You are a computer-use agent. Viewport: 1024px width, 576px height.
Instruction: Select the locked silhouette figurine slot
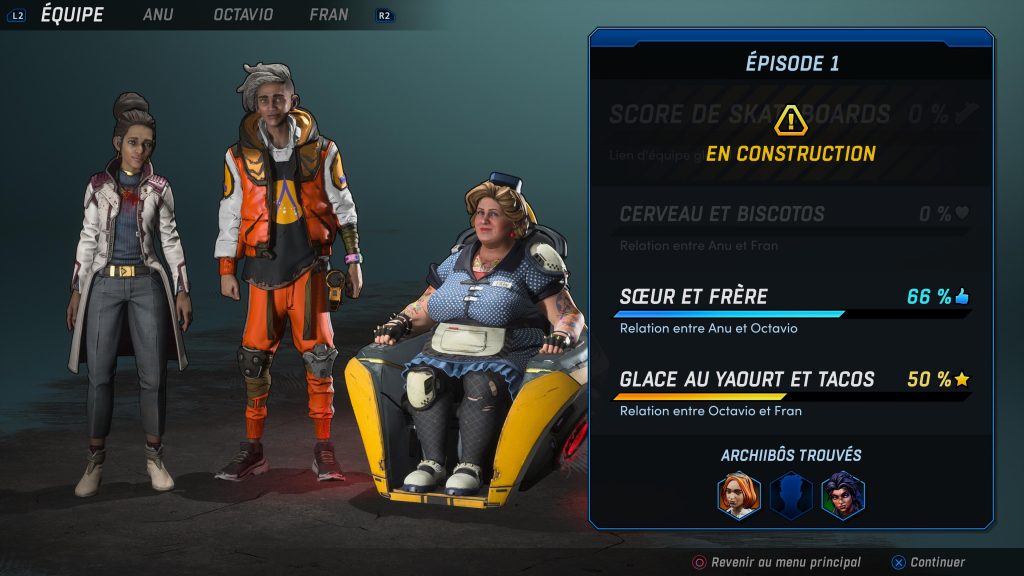pyautogui.click(x=791, y=495)
